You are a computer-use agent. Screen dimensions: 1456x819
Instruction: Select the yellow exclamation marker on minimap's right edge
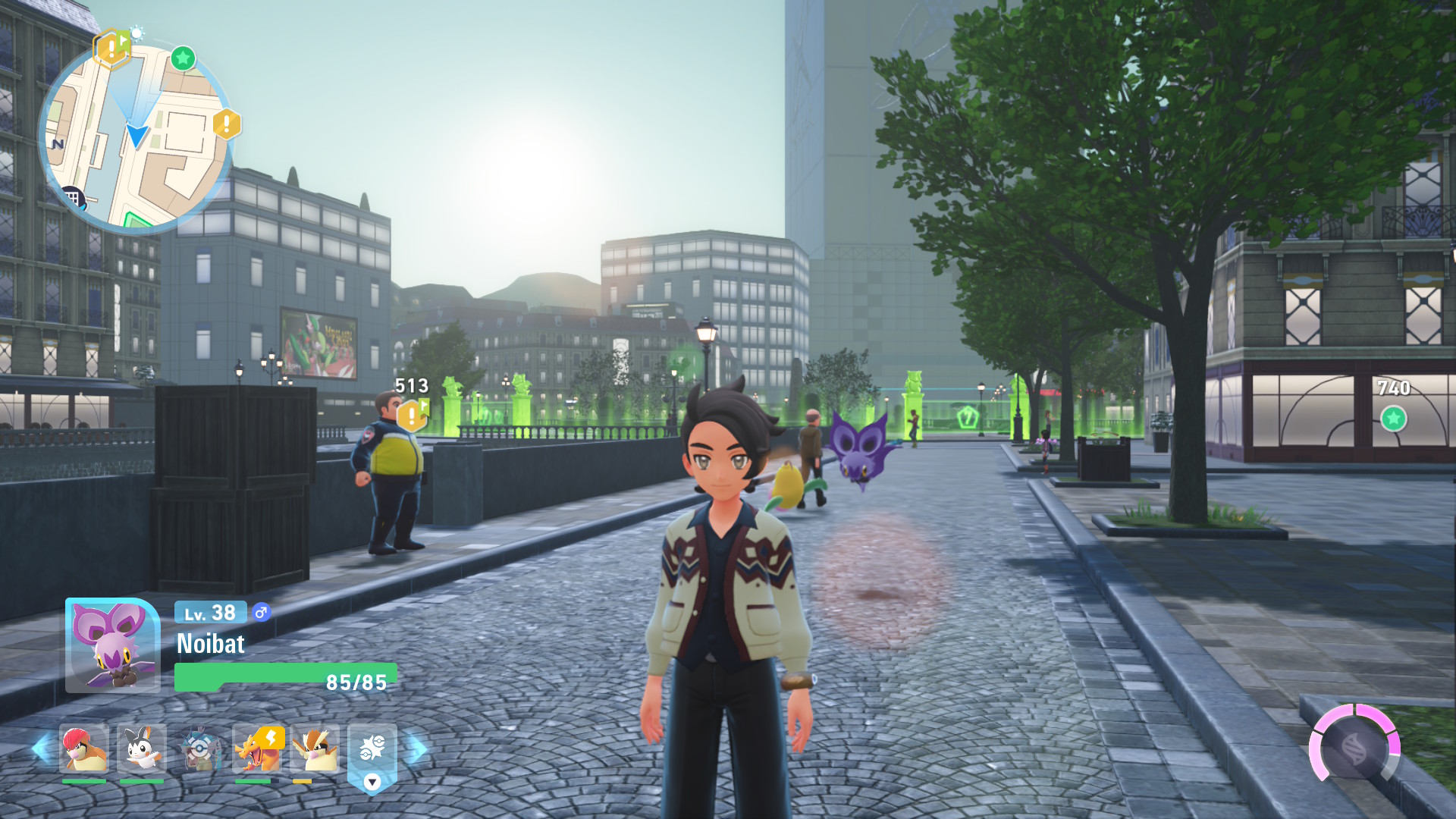click(x=226, y=124)
